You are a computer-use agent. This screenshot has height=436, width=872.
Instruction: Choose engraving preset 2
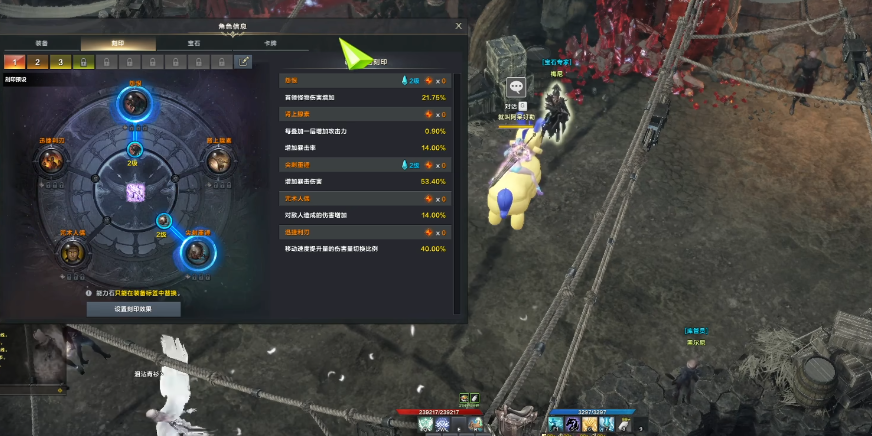(36, 62)
